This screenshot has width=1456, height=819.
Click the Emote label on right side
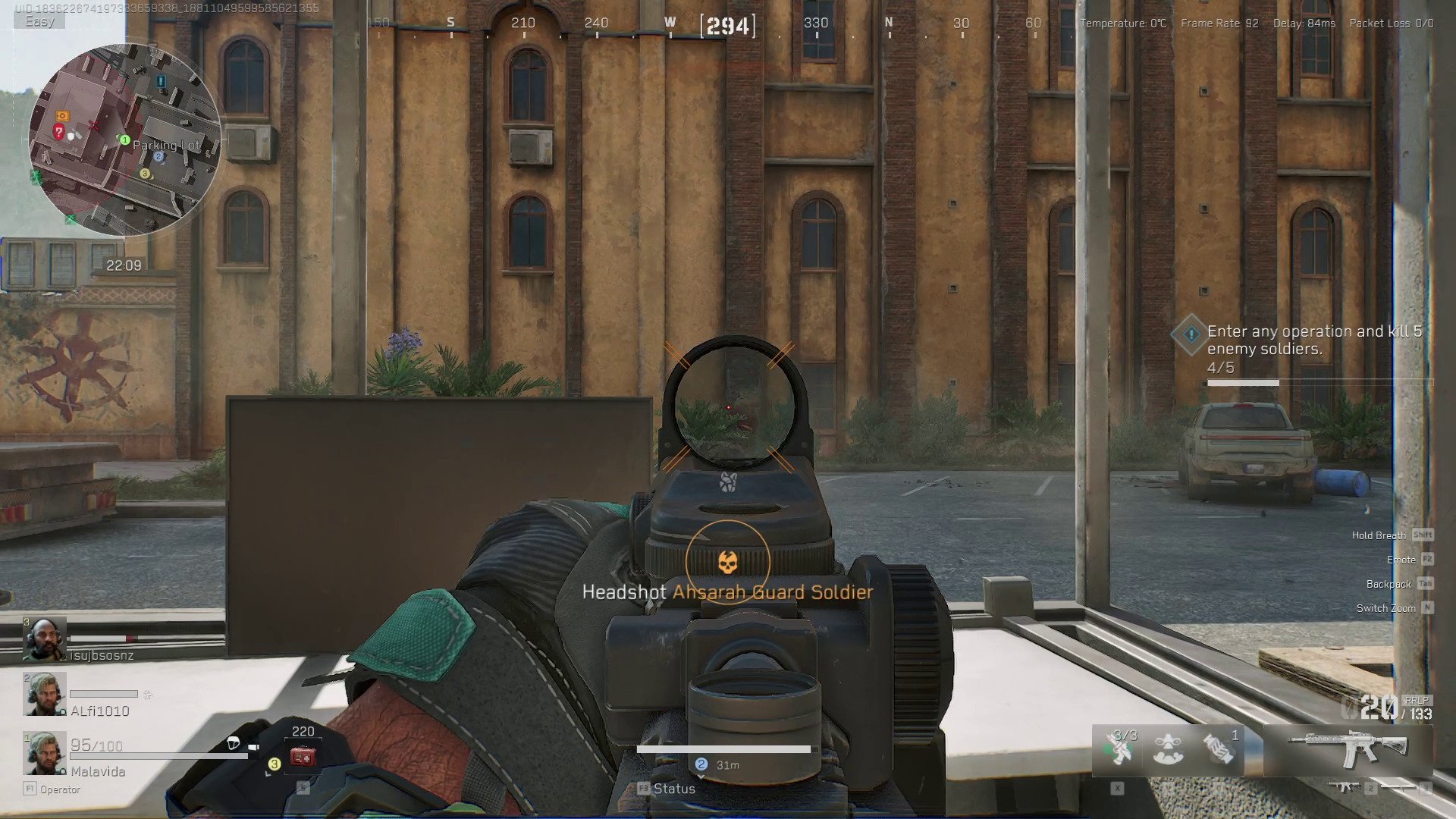(1401, 560)
